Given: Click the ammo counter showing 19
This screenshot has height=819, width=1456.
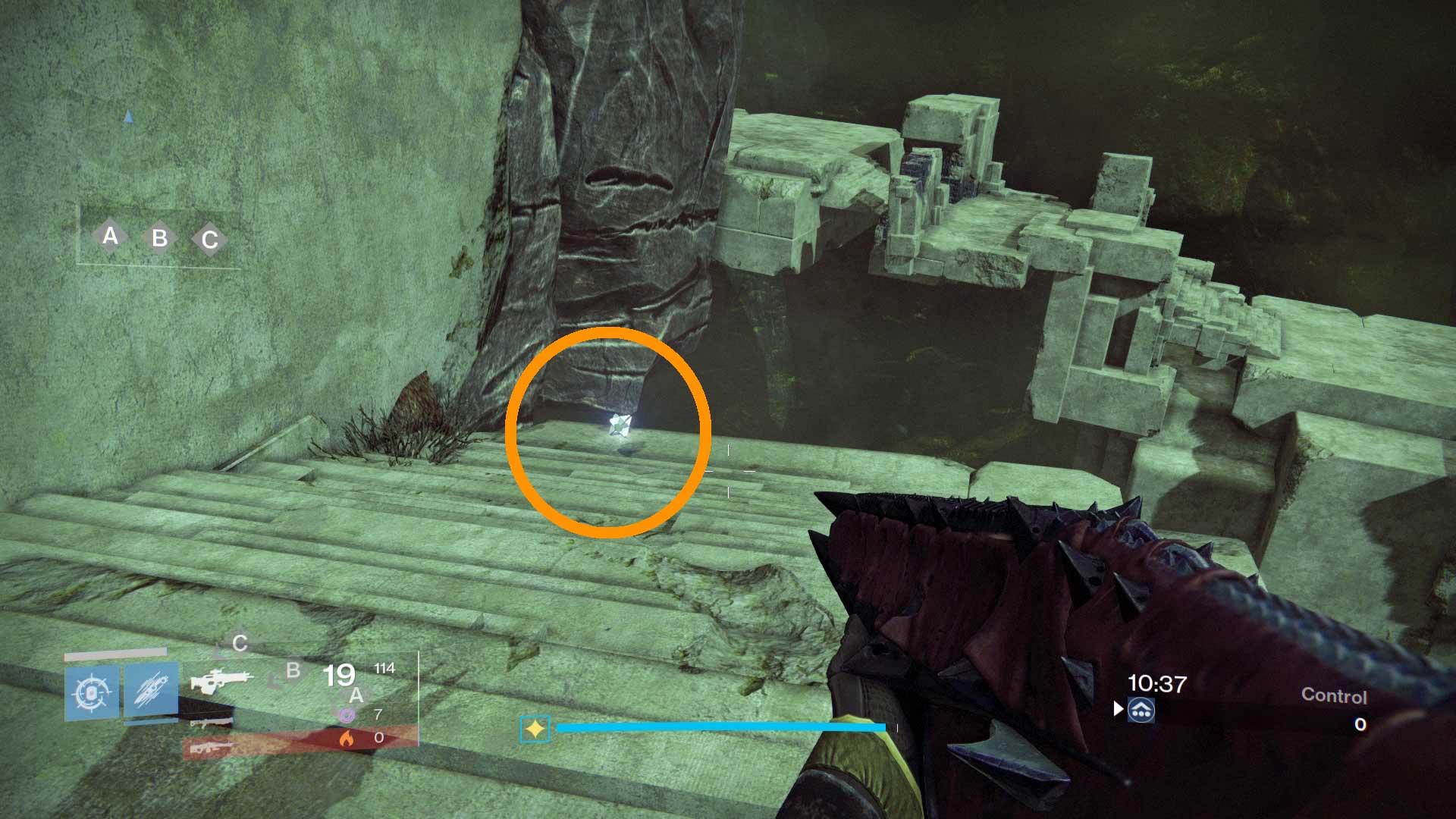Looking at the screenshot, I should pyautogui.click(x=340, y=676).
